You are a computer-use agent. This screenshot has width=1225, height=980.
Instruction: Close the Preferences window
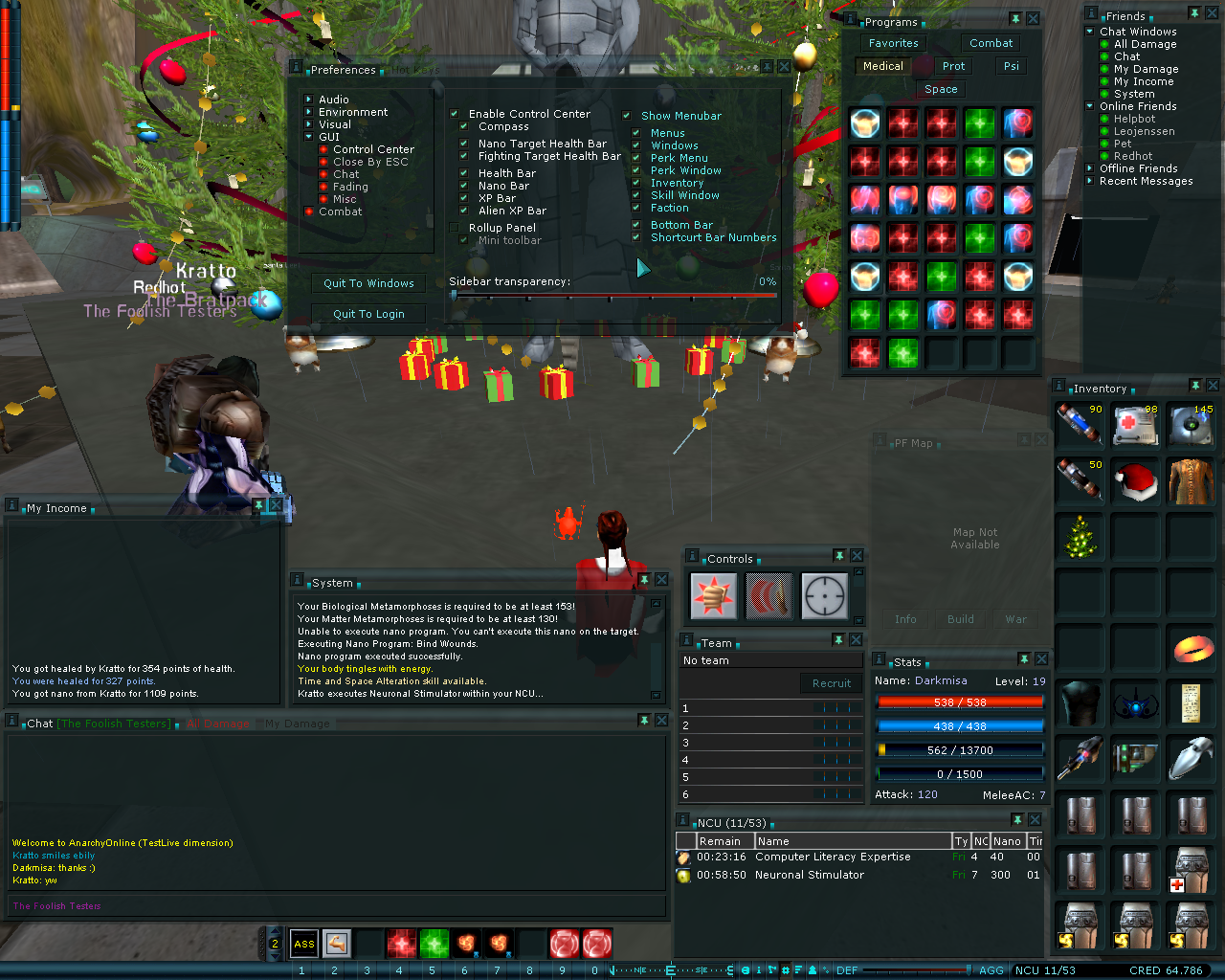[784, 67]
